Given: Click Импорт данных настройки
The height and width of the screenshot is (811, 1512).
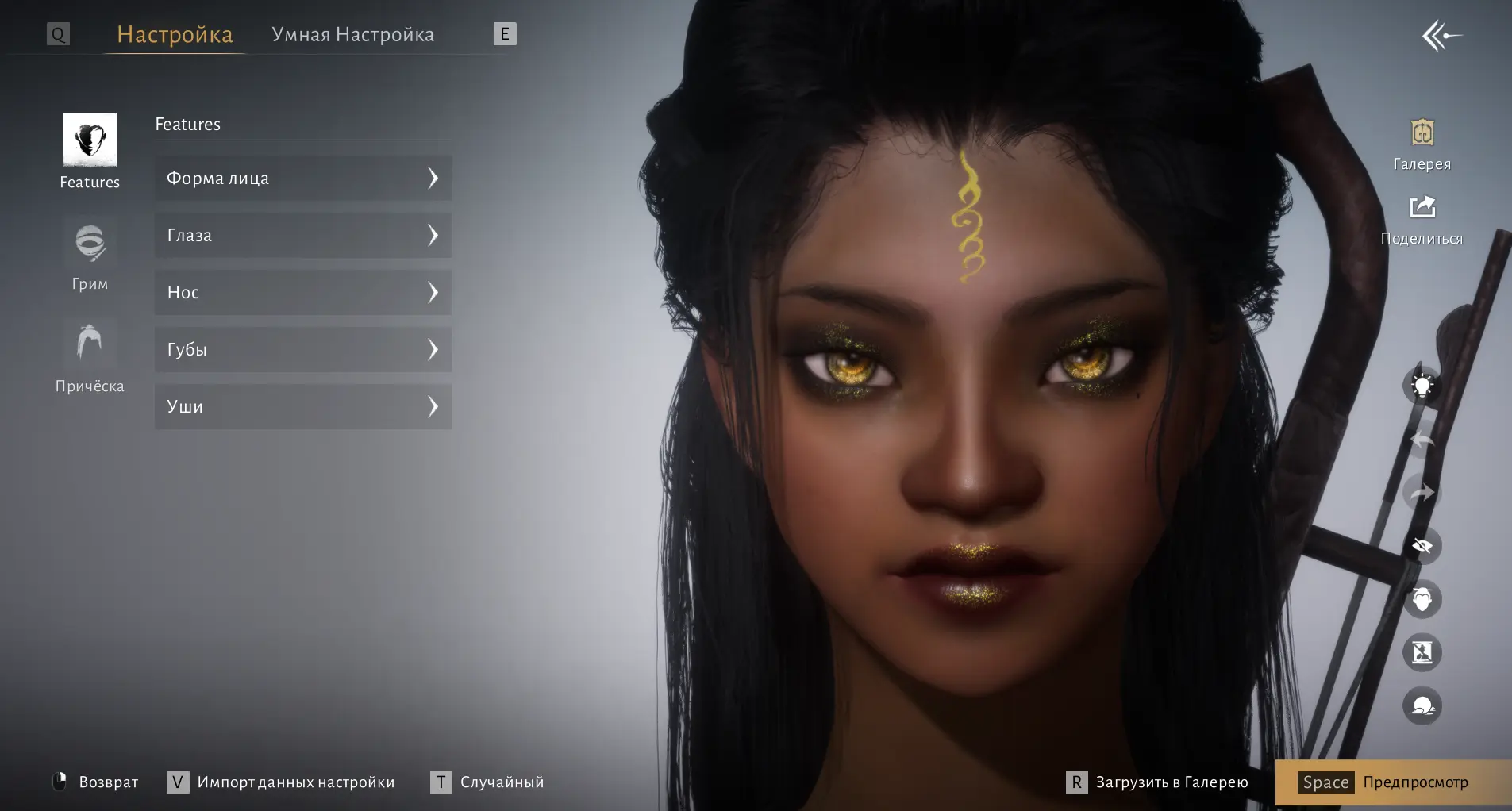Looking at the screenshot, I should pos(281,782).
